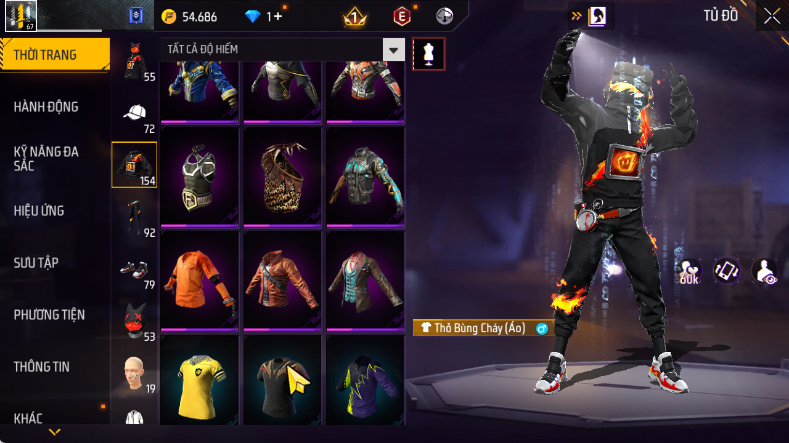The height and width of the screenshot is (443, 789).
Task: Open the Phương Tiện tab
Action: [49, 315]
